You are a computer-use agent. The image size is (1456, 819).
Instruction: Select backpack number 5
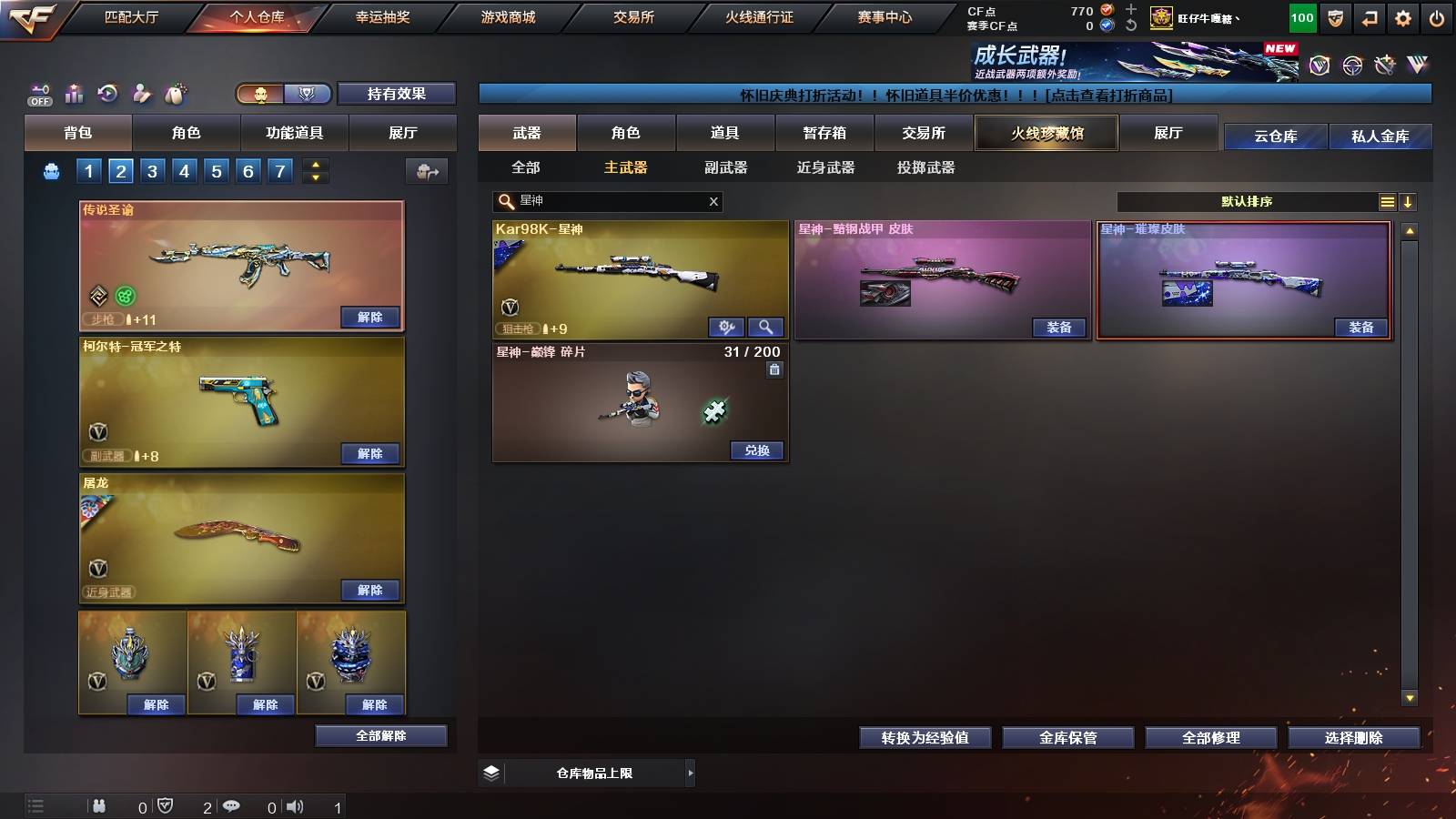[x=216, y=169]
